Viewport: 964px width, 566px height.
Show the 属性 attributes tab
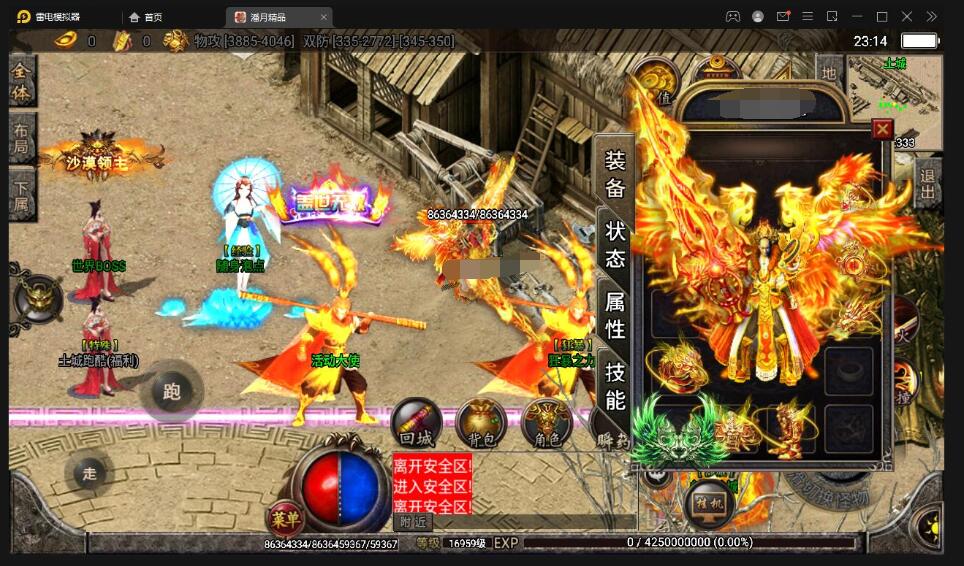615,314
